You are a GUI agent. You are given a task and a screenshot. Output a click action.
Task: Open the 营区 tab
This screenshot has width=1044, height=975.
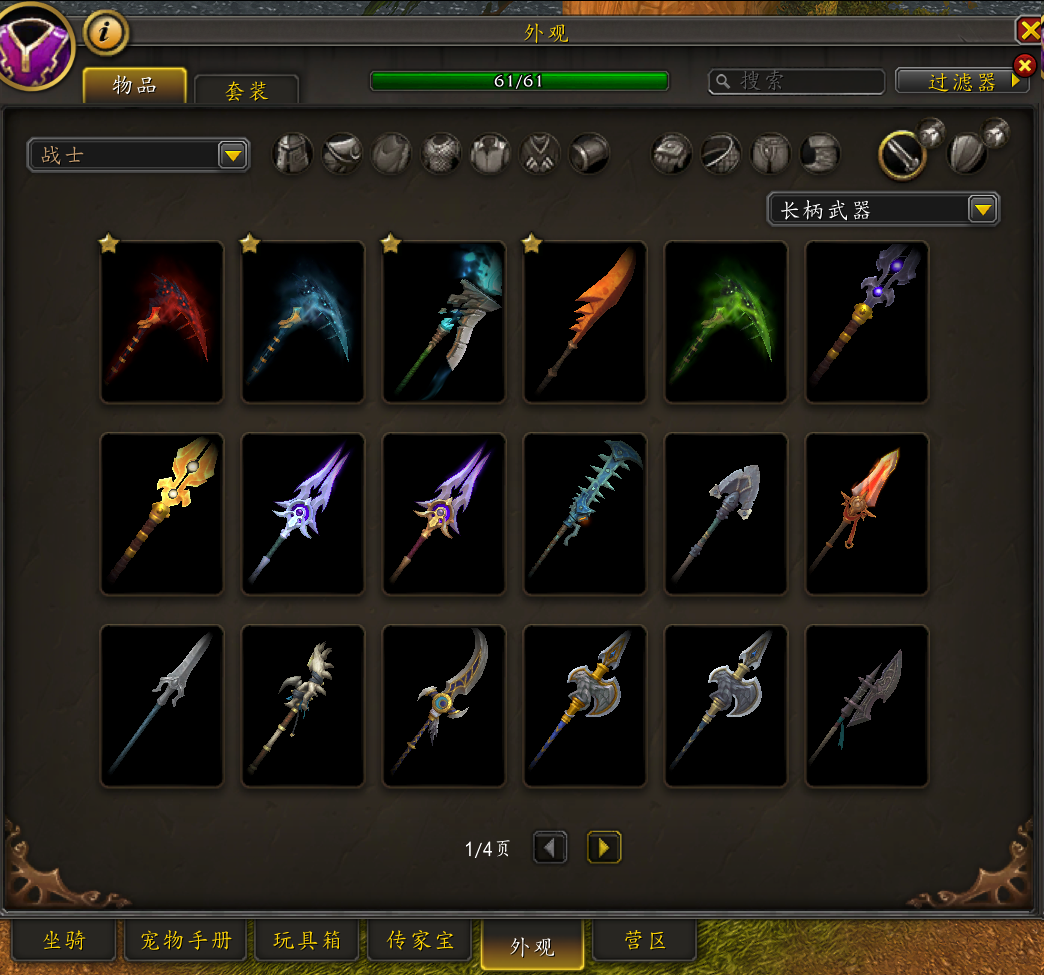[644, 941]
